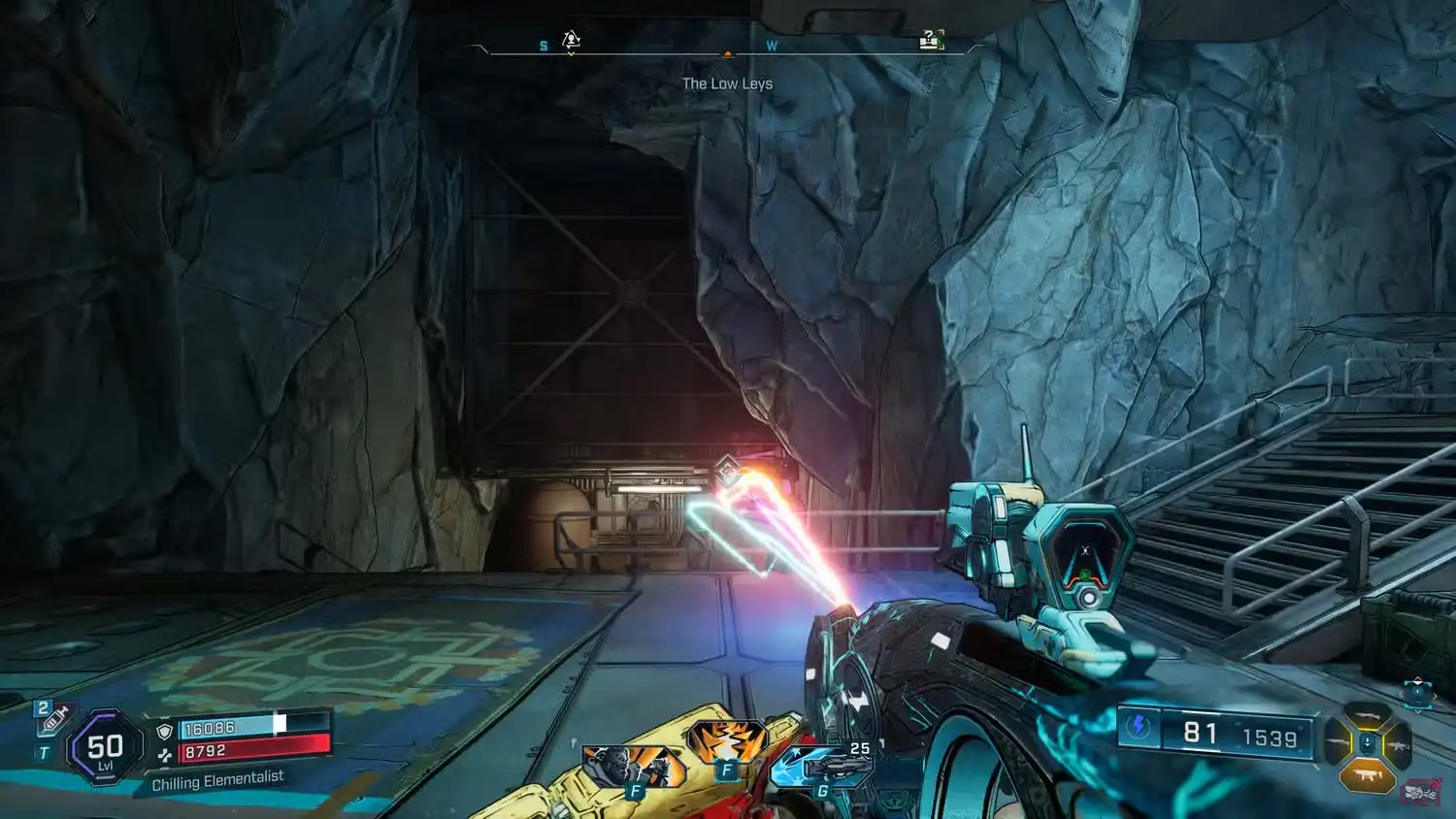Click the pink crossed-out icon in corner
1456x819 pixels.
[x=1420, y=793]
